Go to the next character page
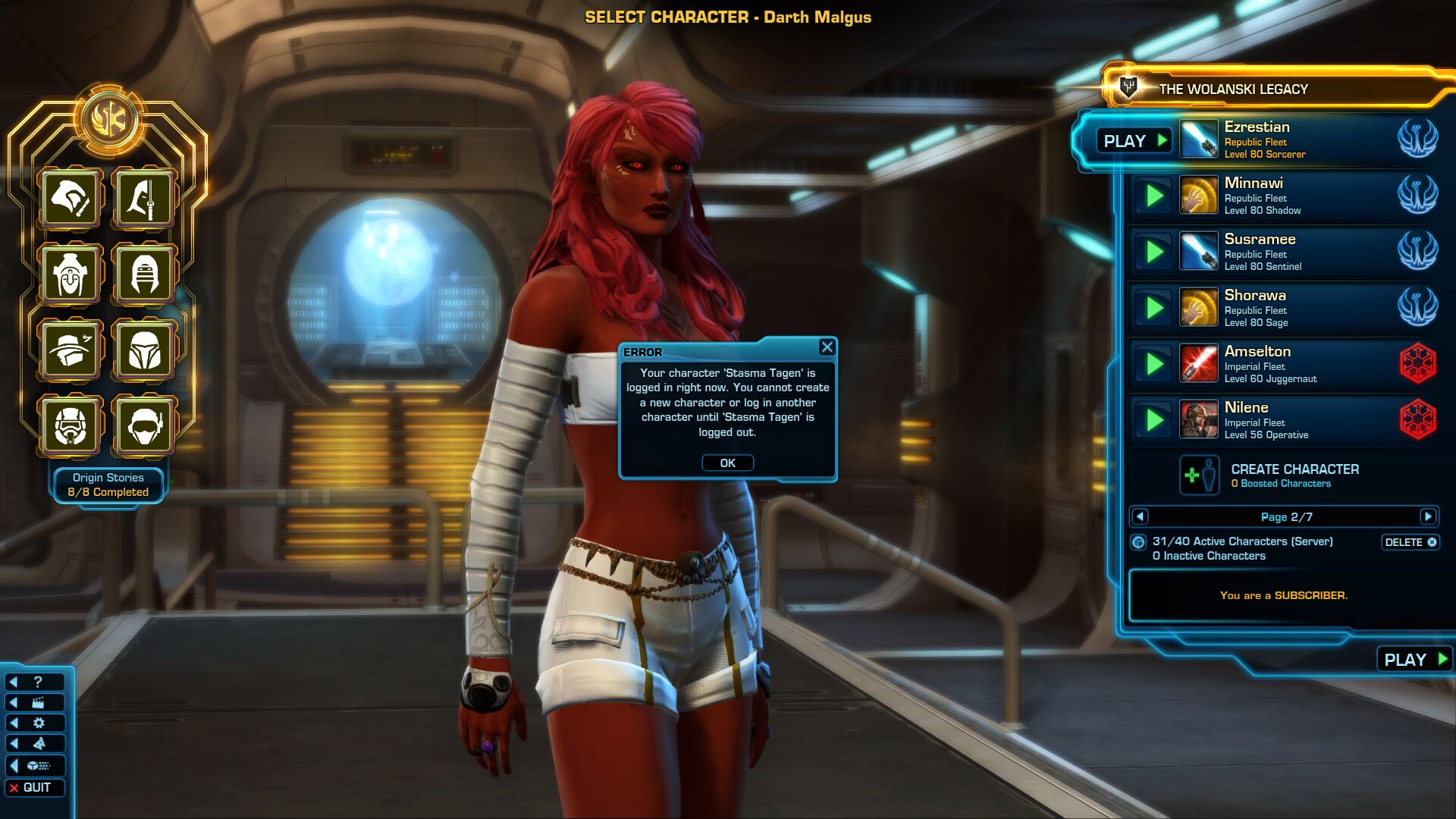The image size is (1456, 819). click(1428, 517)
